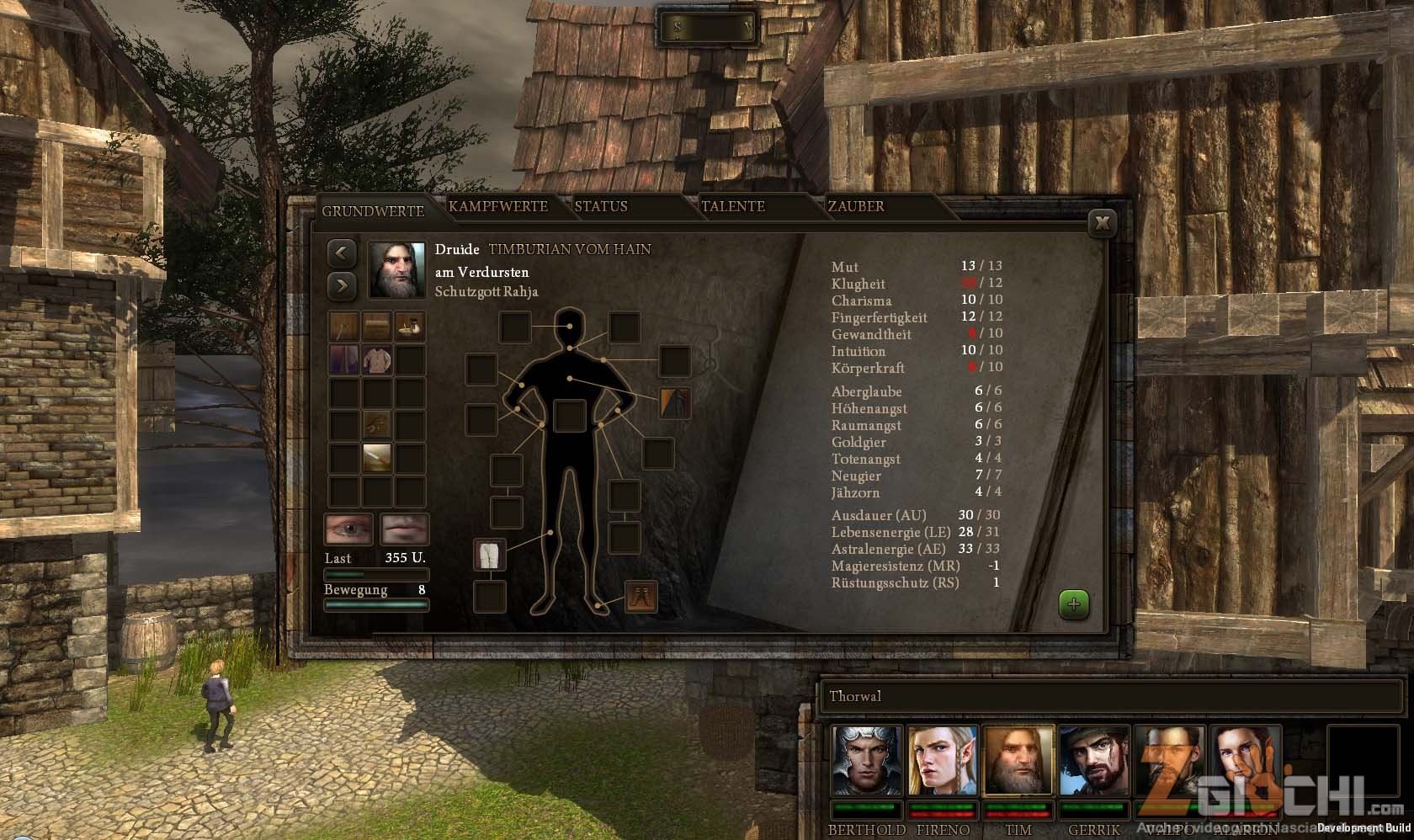The width and height of the screenshot is (1414, 840).
Task: Choose Berthold's party portrait
Action: (x=867, y=762)
